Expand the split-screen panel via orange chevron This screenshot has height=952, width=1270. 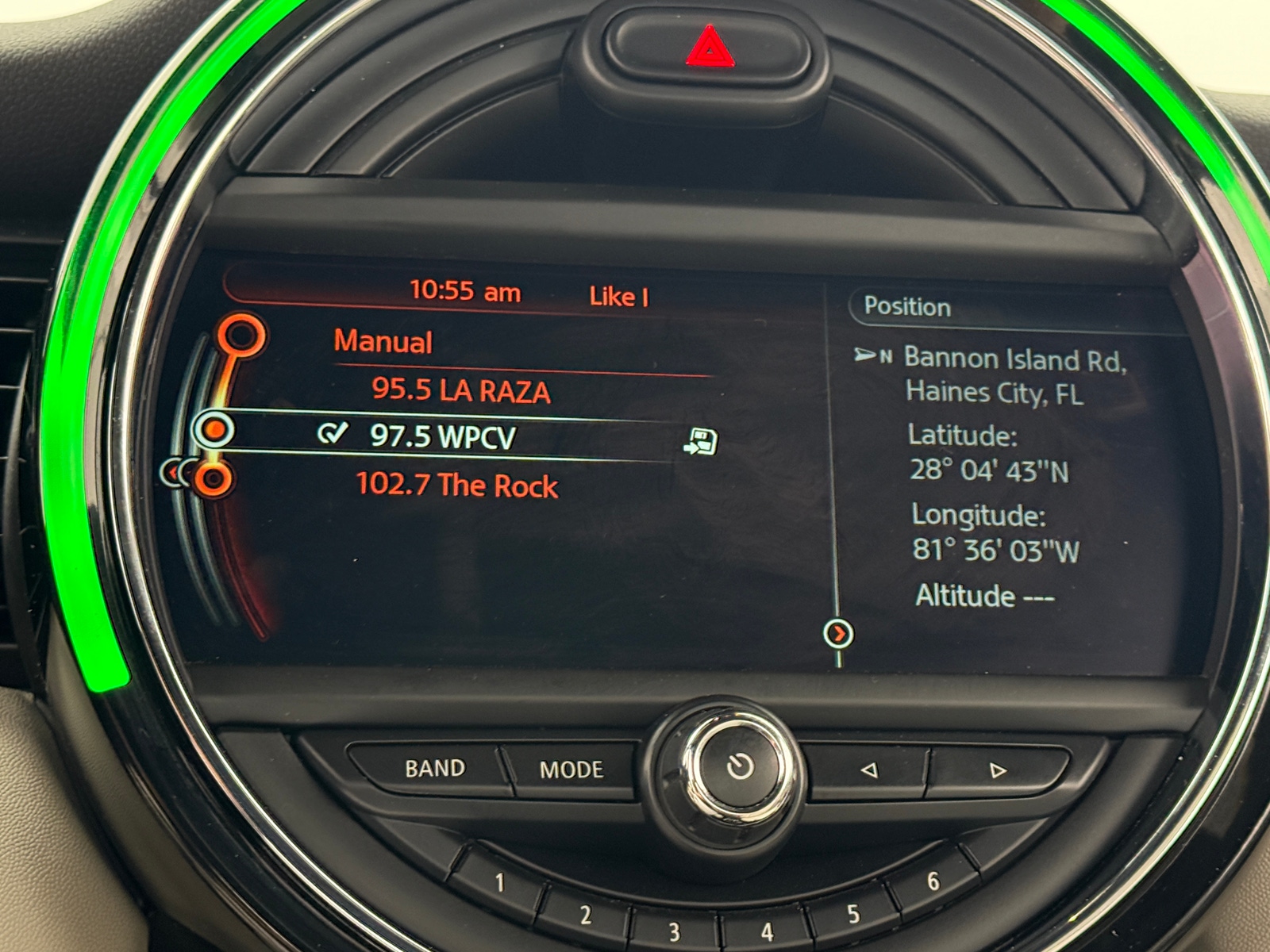[840, 635]
